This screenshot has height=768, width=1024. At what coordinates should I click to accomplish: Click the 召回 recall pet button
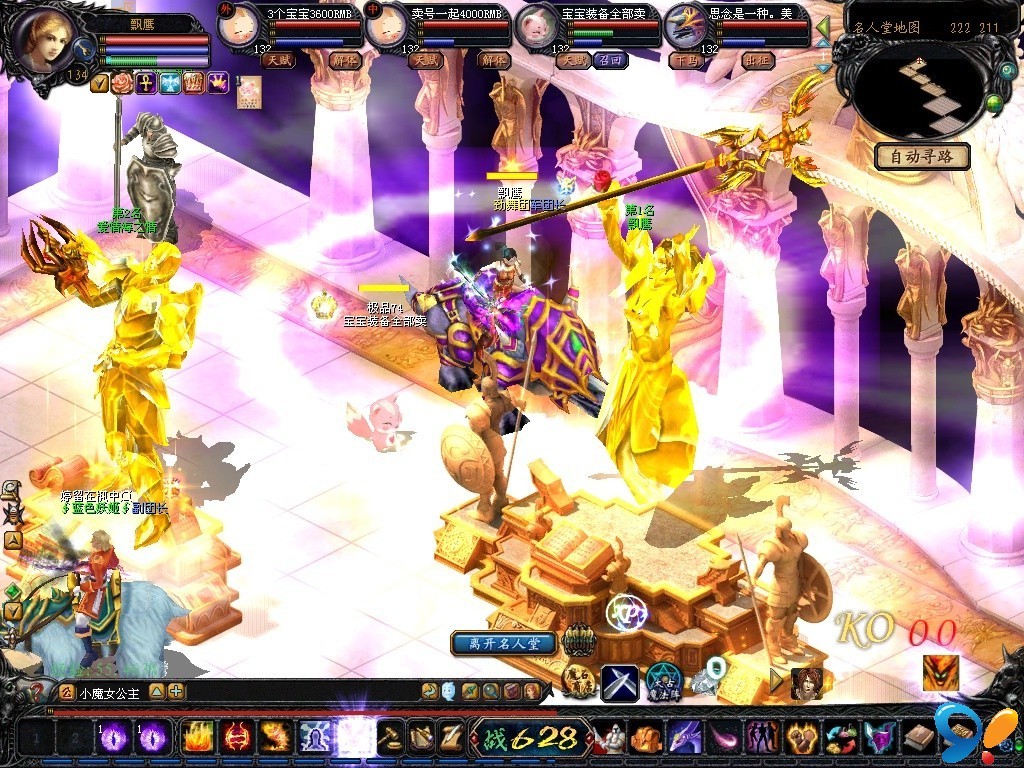pos(609,60)
